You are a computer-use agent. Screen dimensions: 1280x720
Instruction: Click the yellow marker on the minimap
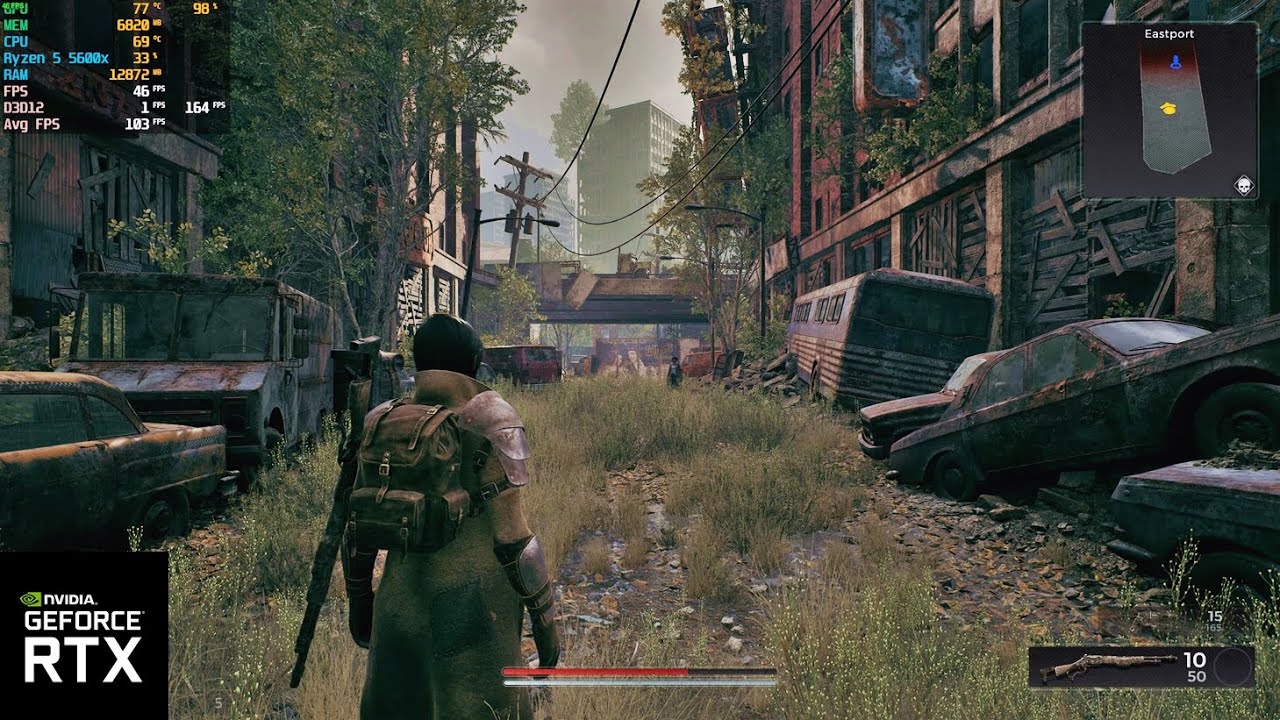pyautogui.click(x=1167, y=107)
